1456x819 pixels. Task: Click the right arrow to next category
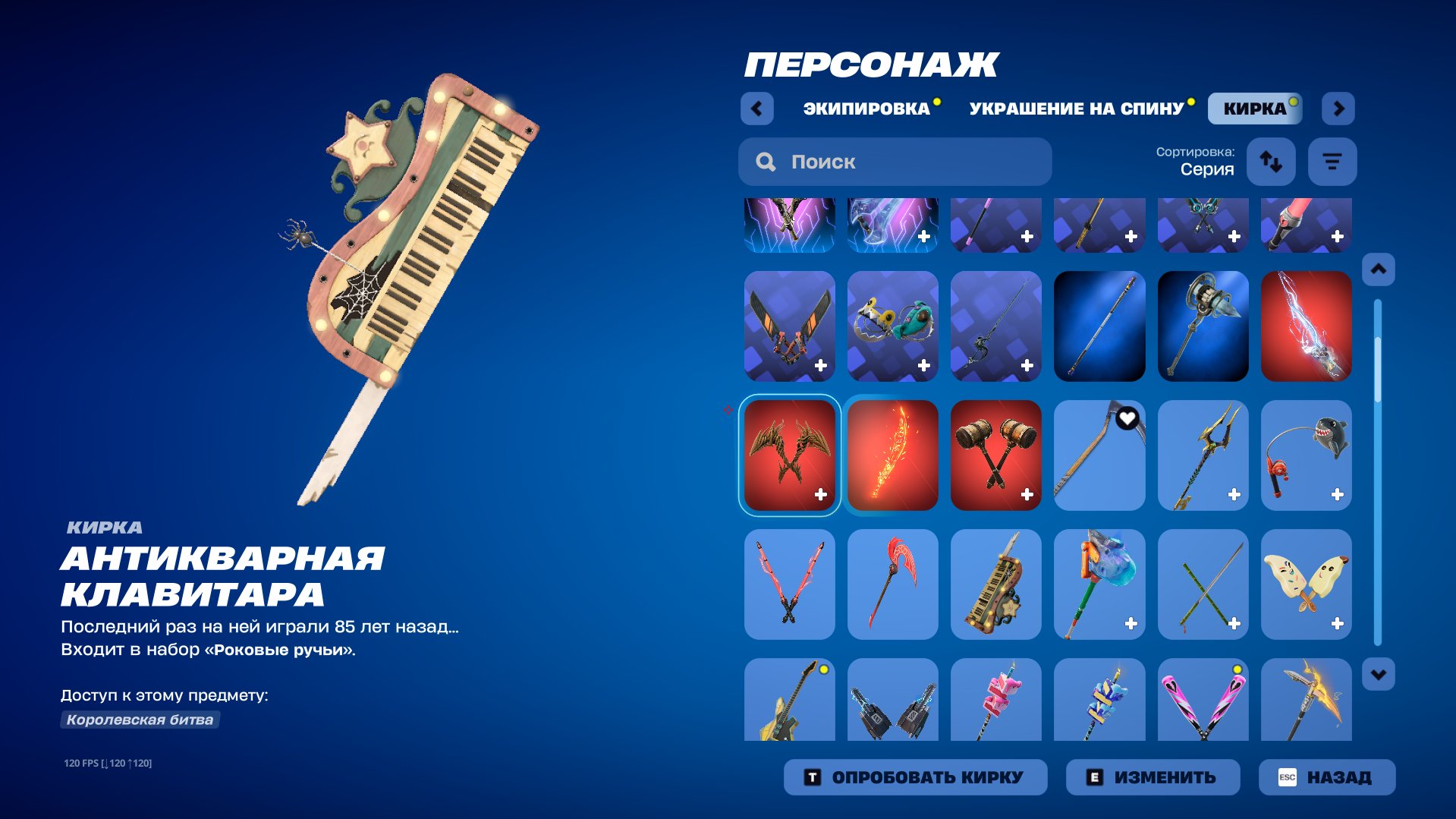(x=1338, y=108)
